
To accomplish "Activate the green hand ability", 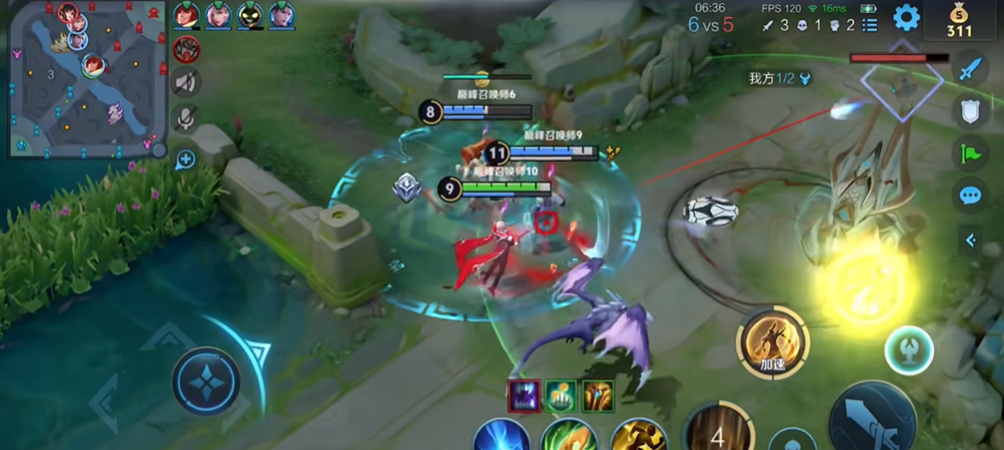I will pos(569,437).
